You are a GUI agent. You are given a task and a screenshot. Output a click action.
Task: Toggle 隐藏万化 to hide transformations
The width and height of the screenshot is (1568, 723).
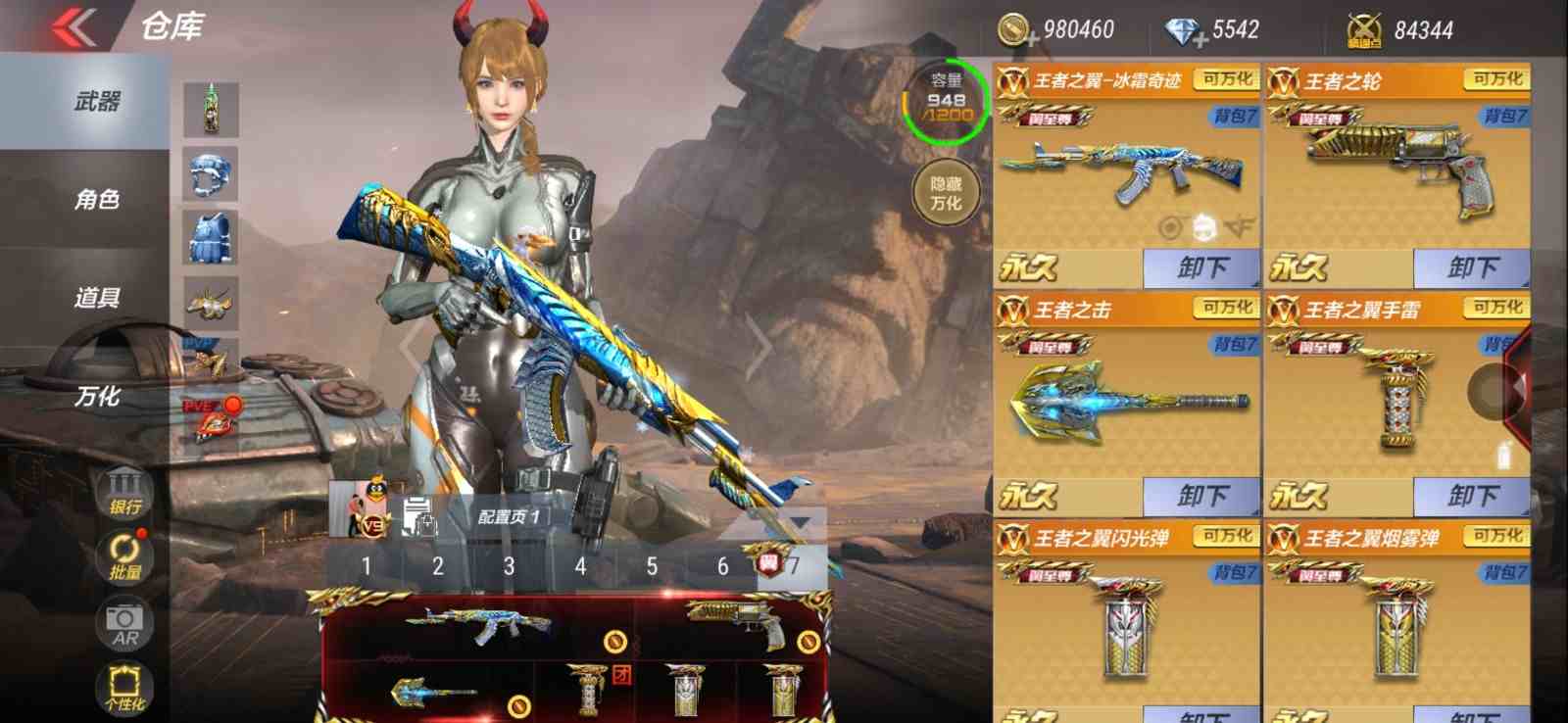pyautogui.click(x=944, y=192)
